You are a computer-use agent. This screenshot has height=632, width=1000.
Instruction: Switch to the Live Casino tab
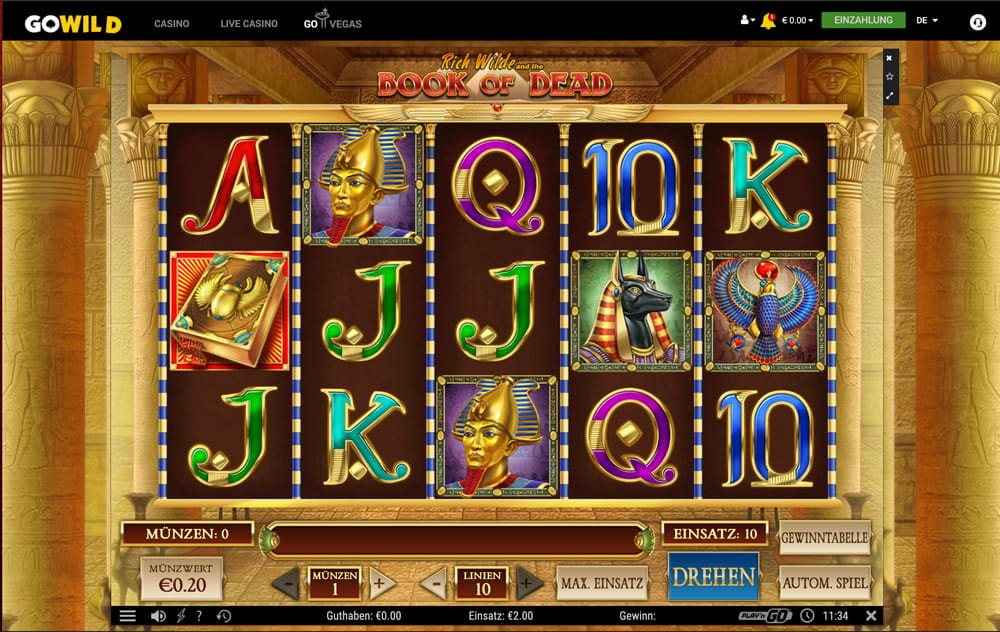(x=249, y=23)
